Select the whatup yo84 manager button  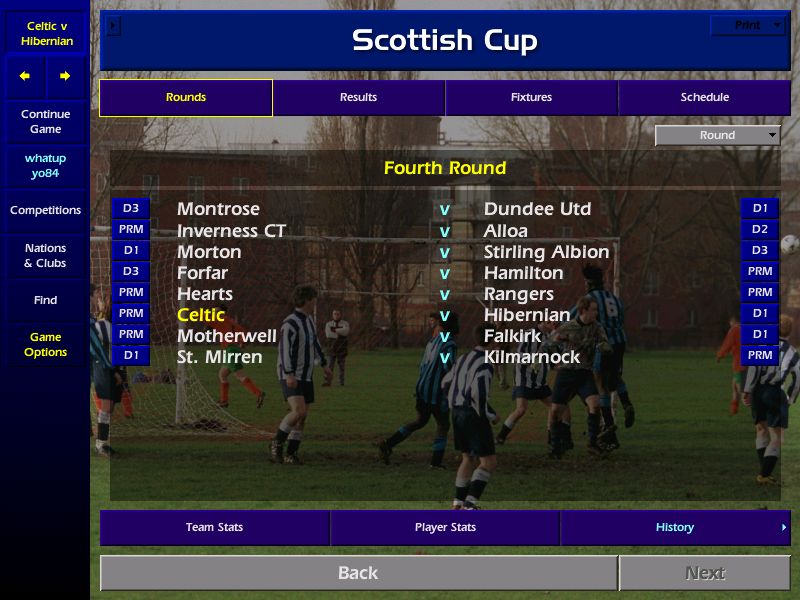tap(45, 166)
